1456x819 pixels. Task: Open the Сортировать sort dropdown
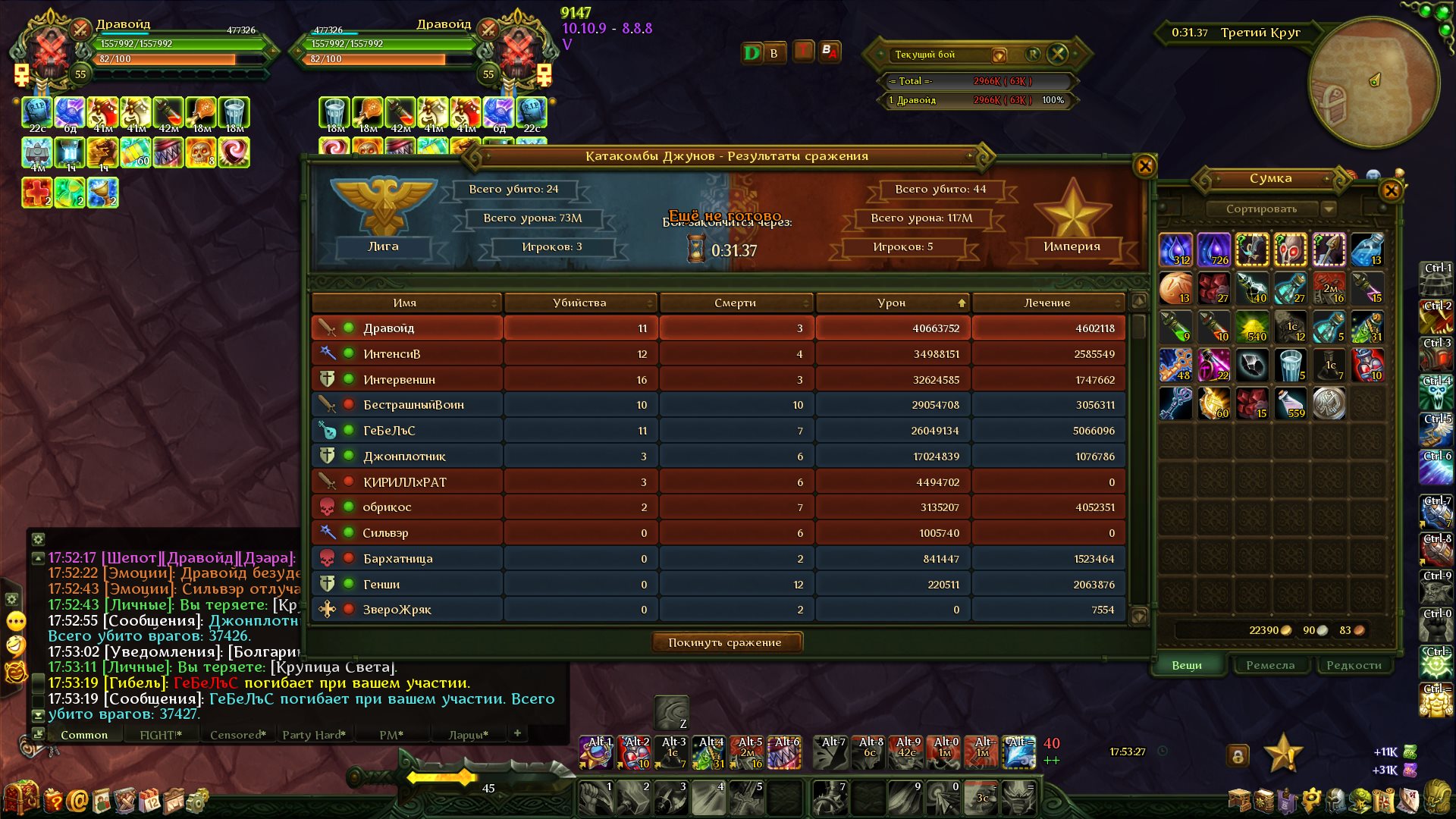pos(1329,209)
